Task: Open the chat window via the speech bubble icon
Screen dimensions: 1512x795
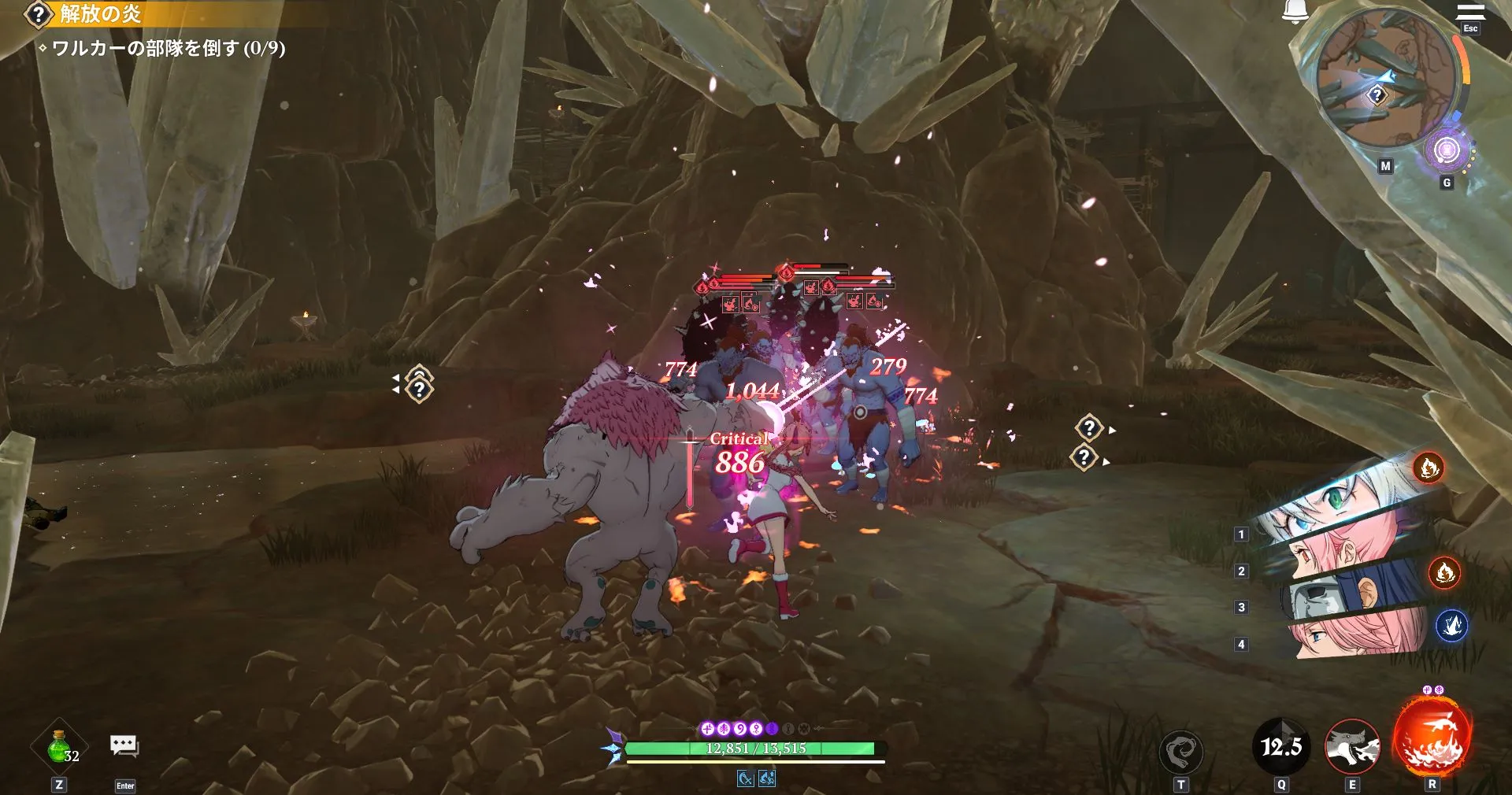Action: [x=124, y=746]
